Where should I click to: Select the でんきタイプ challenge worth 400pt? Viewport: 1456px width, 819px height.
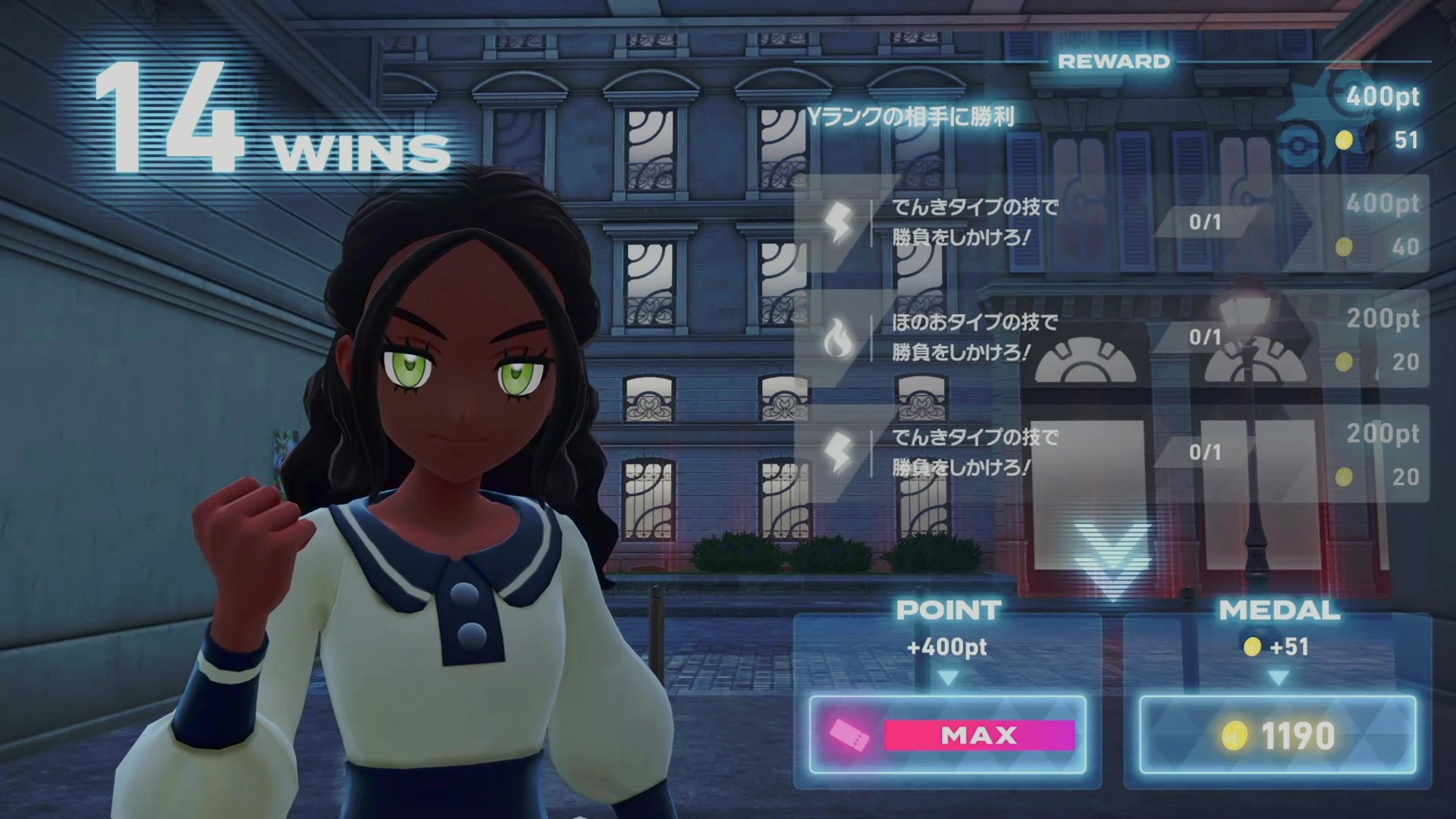(1111, 223)
